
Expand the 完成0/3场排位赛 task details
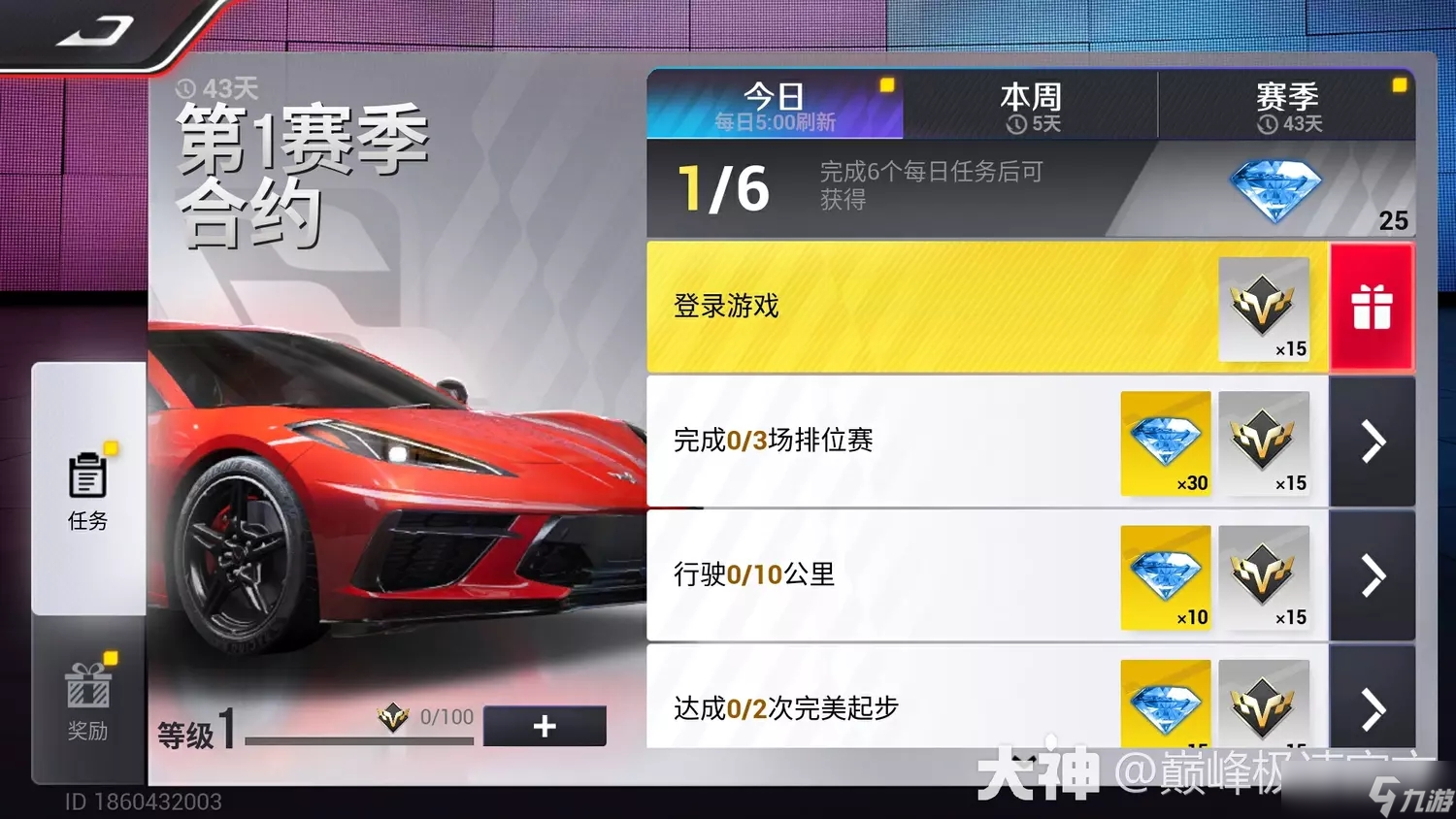coord(1372,442)
